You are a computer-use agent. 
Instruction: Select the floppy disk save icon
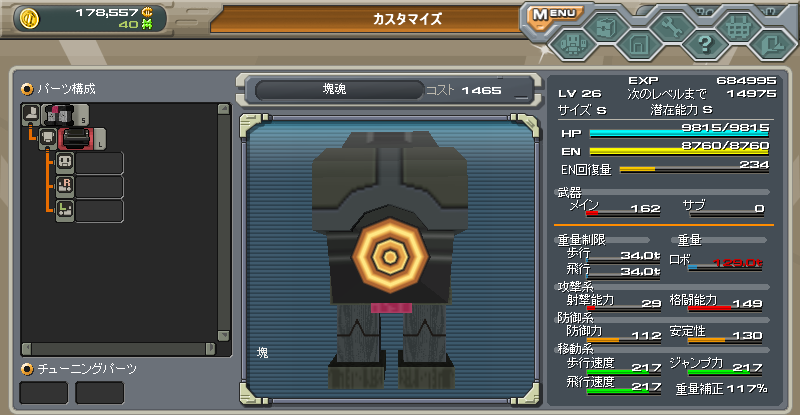click(638, 44)
